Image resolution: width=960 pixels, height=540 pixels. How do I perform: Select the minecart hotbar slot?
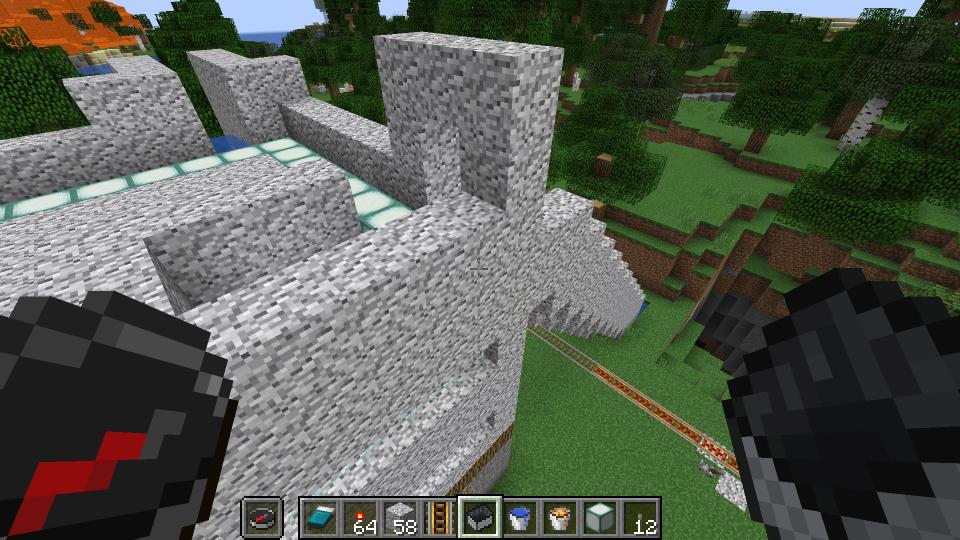(x=479, y=518)
